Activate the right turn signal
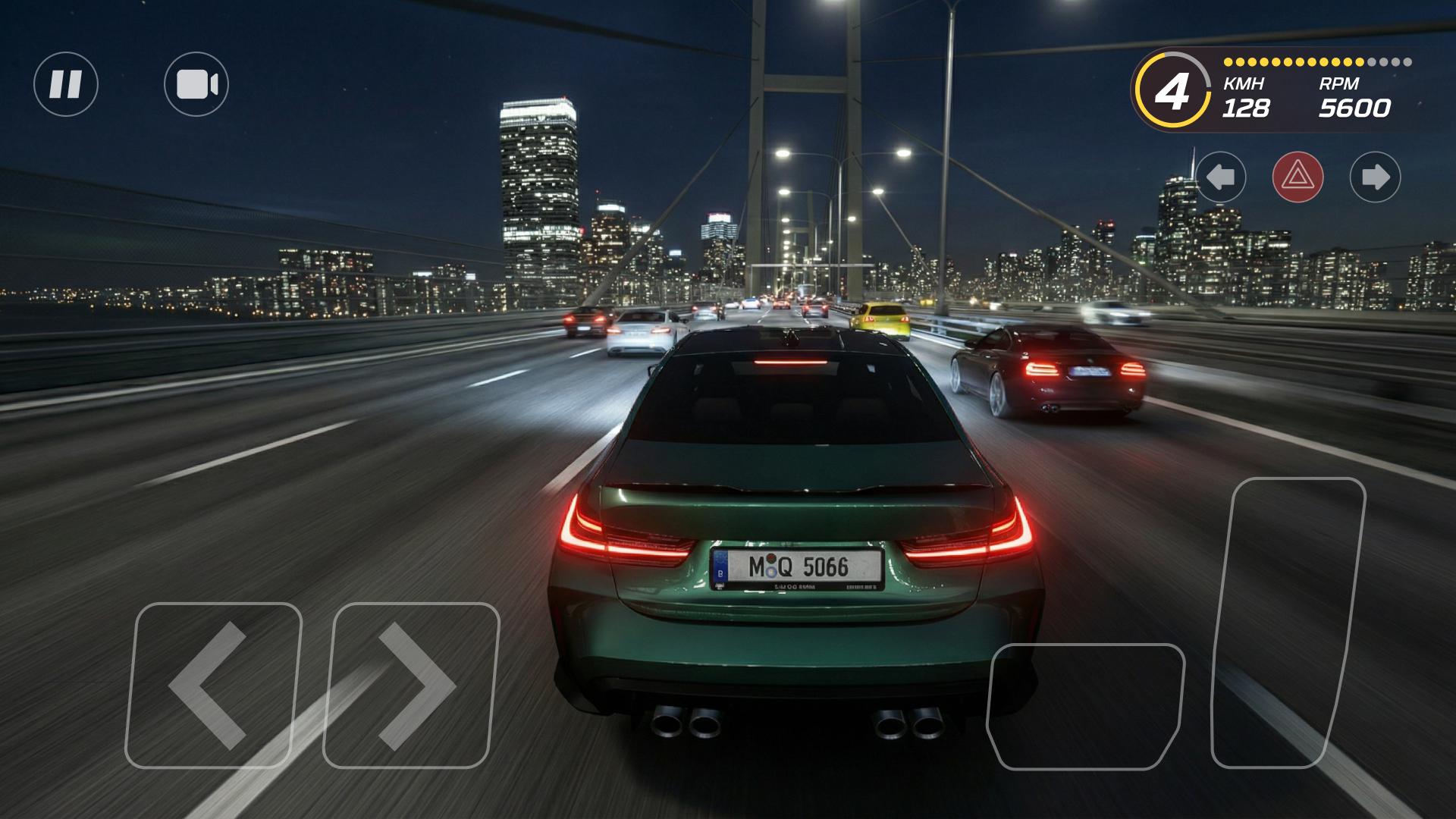1456x819 pixels. (x=1375, y=177)
